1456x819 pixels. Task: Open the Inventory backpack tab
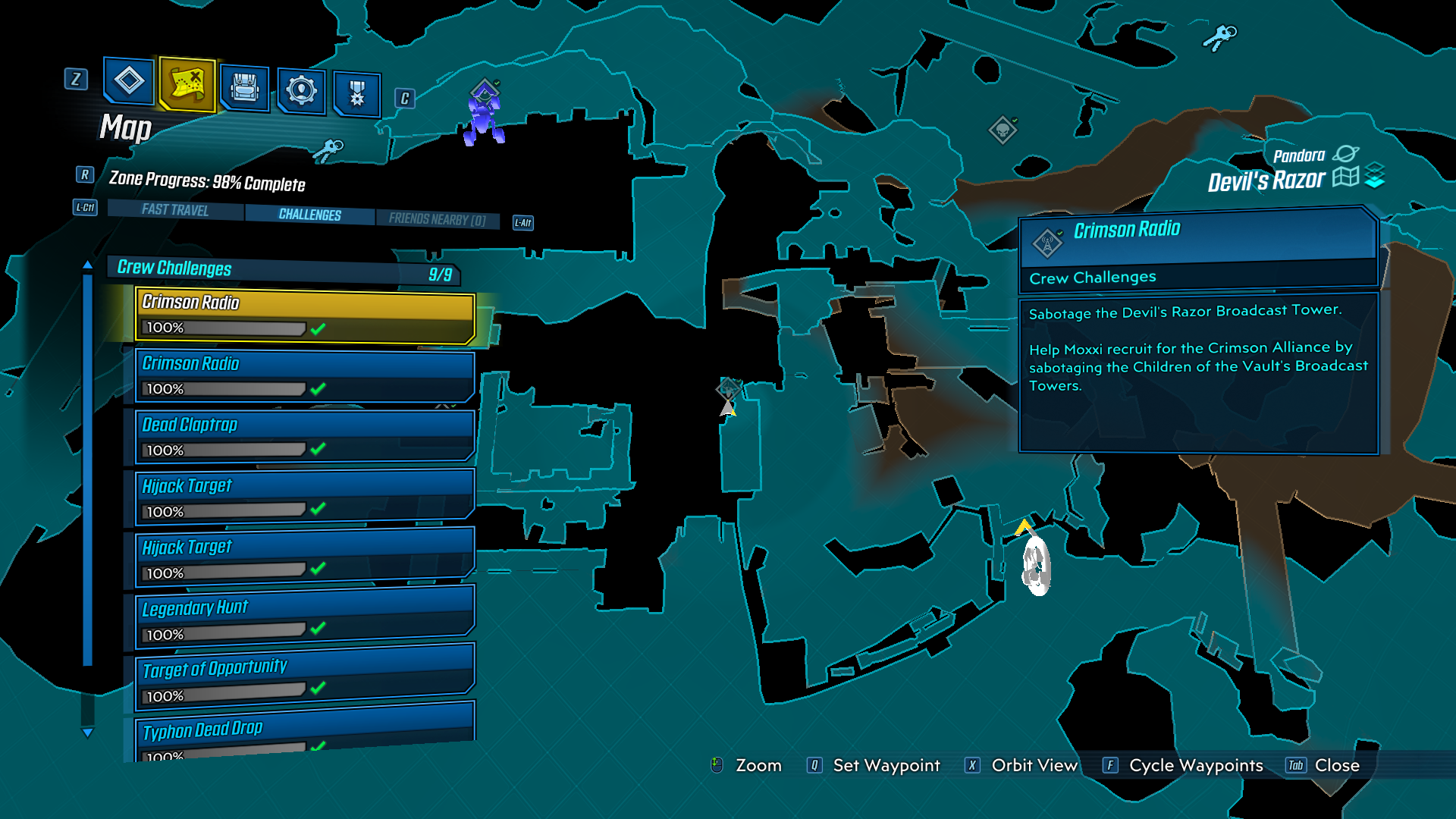pyautogui.click(x=244, y=88)
